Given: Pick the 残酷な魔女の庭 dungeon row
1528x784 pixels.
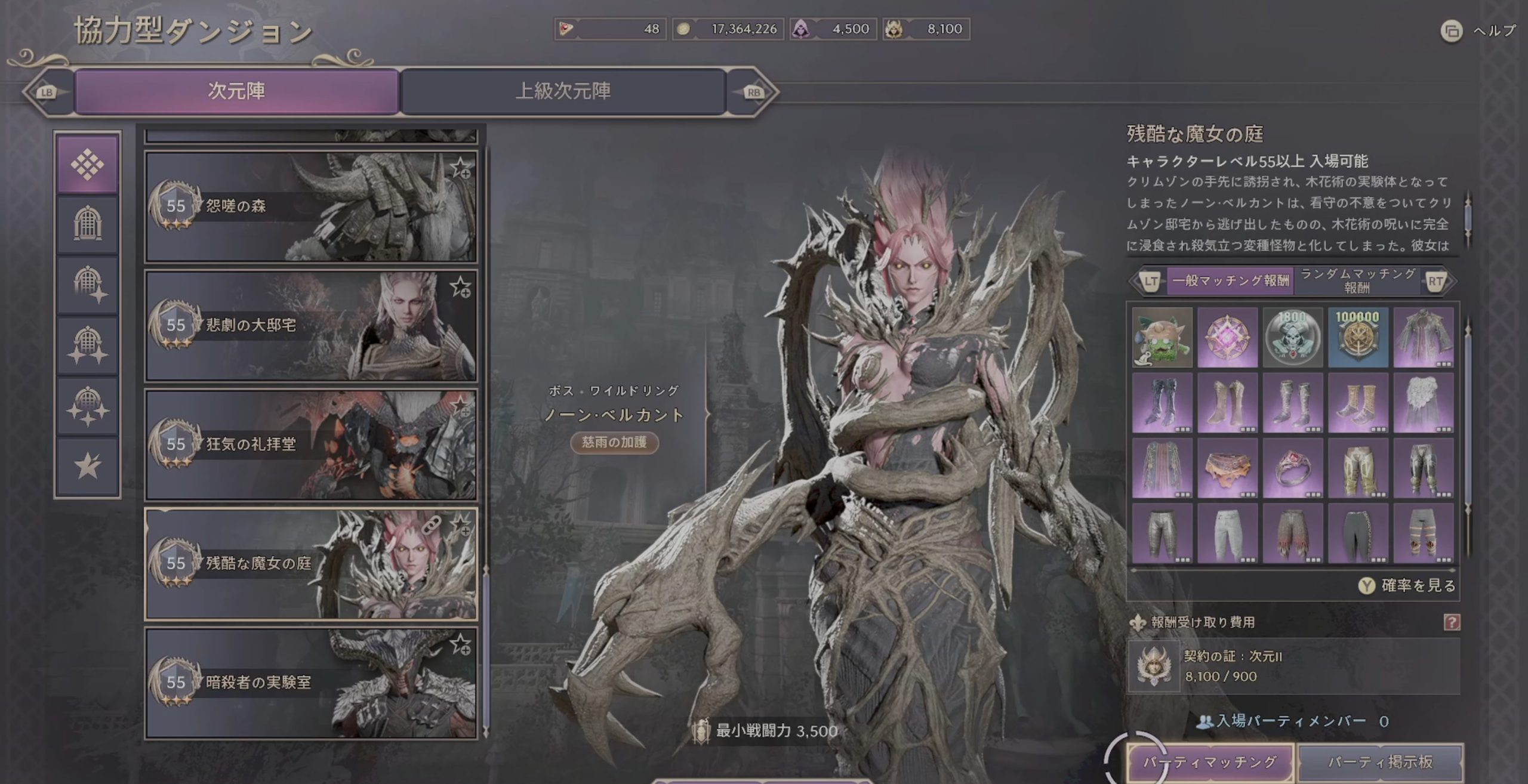Looking at the screenshot, I should 310,564.
